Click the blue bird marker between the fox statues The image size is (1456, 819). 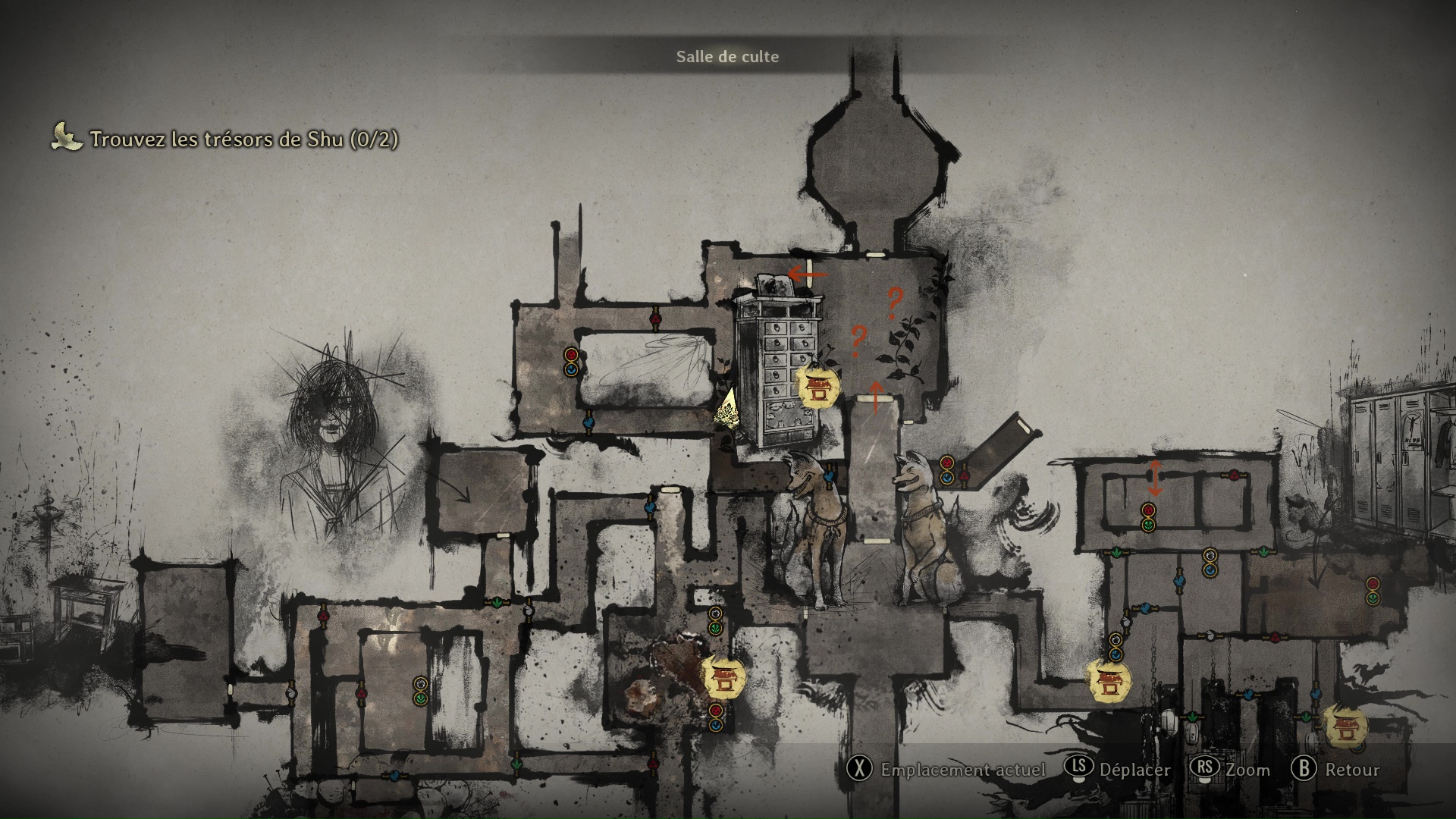(x=829, y=476)
